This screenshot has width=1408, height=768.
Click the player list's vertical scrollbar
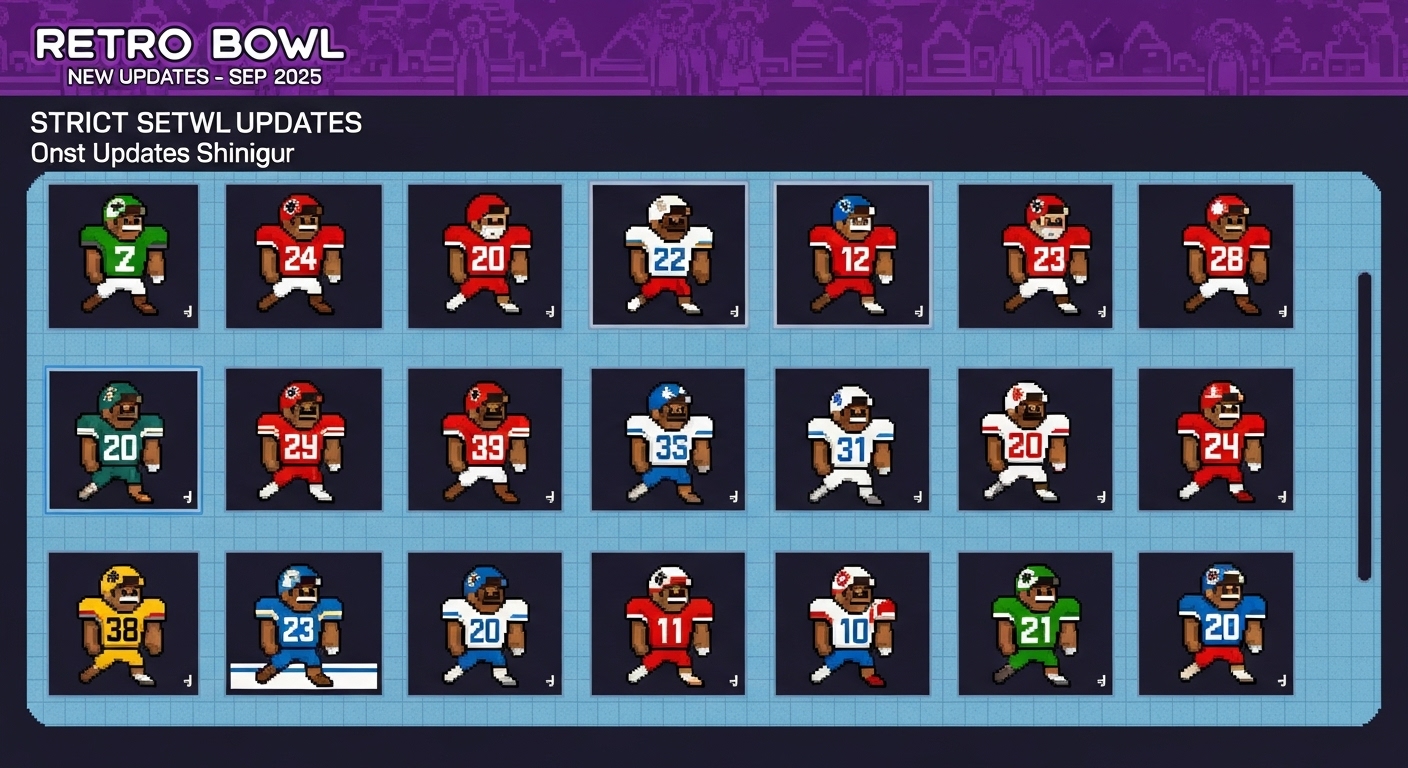(1364, 426)
